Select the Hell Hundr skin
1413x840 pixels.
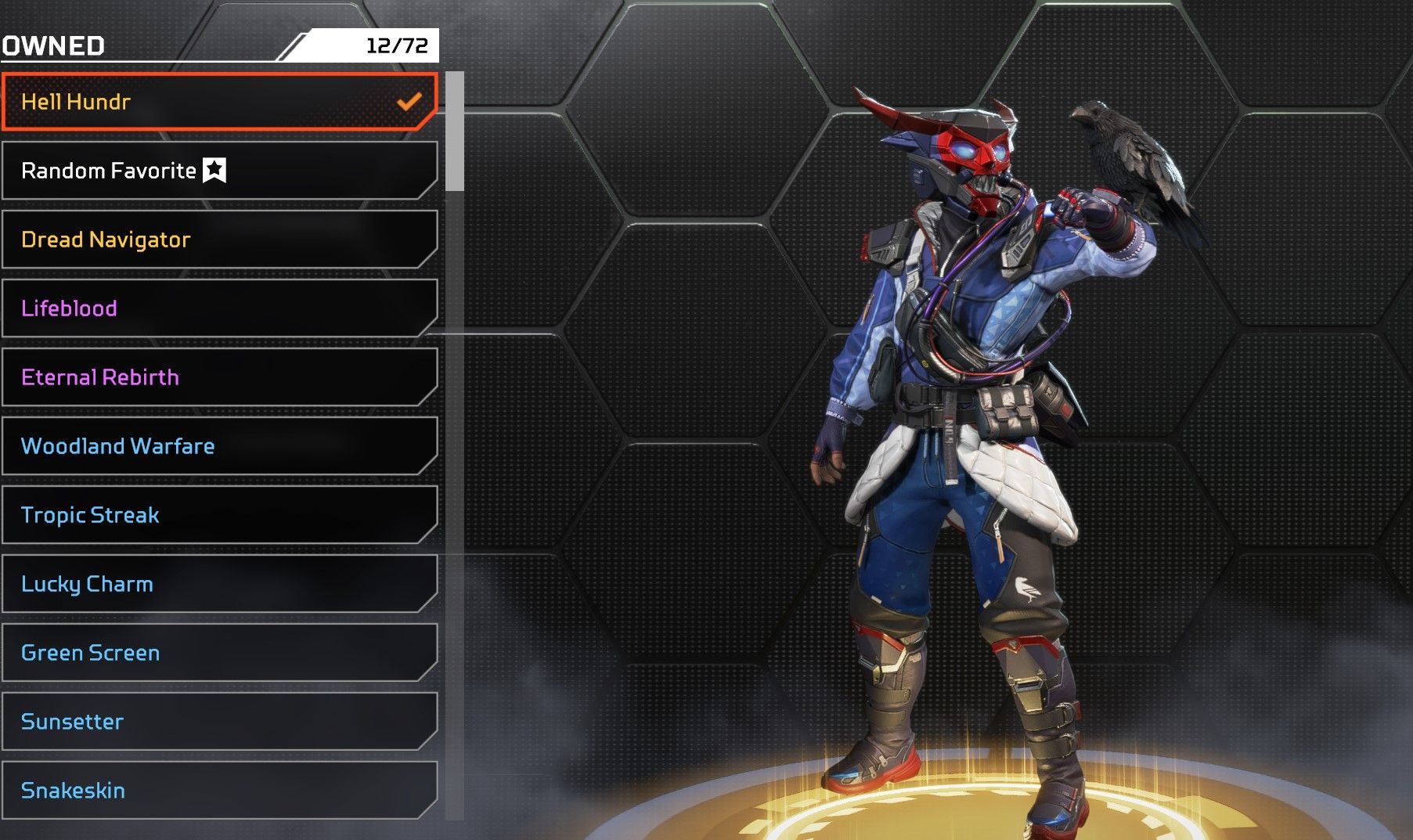219,102
